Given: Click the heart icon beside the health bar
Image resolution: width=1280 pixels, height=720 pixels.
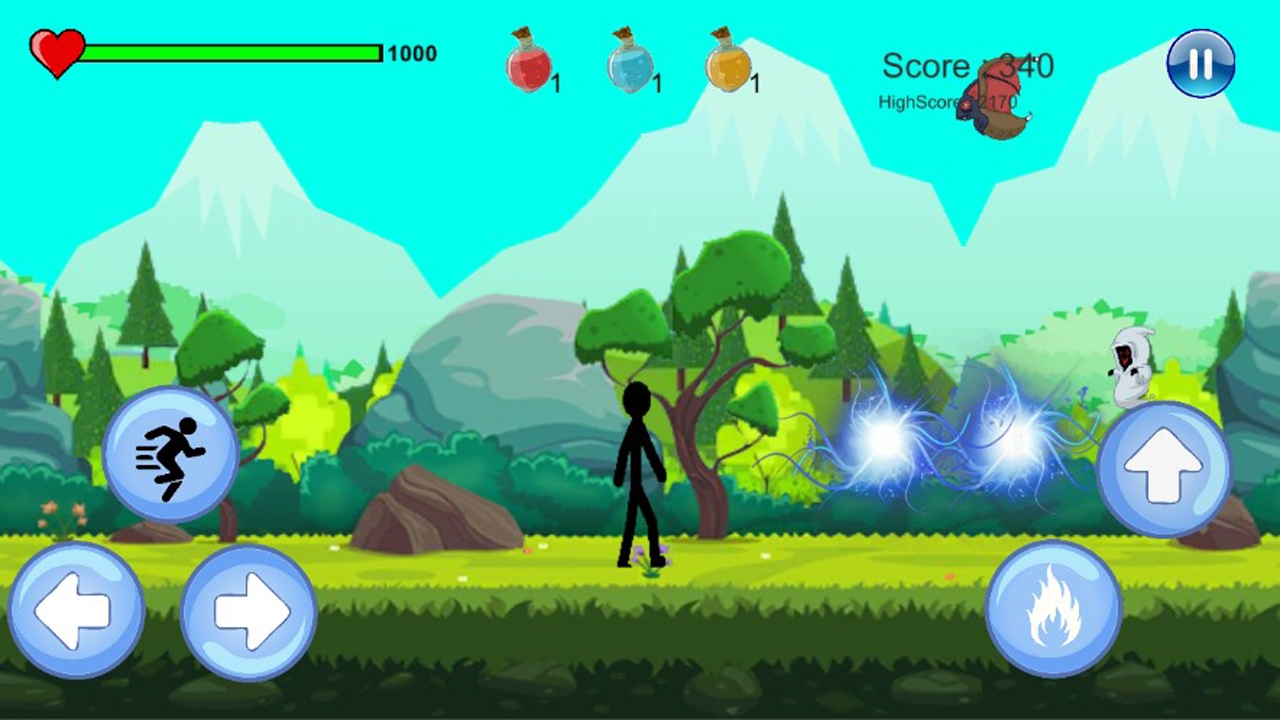Looking at the screenshot, I should pyautogui.click(x=57, y=50).
